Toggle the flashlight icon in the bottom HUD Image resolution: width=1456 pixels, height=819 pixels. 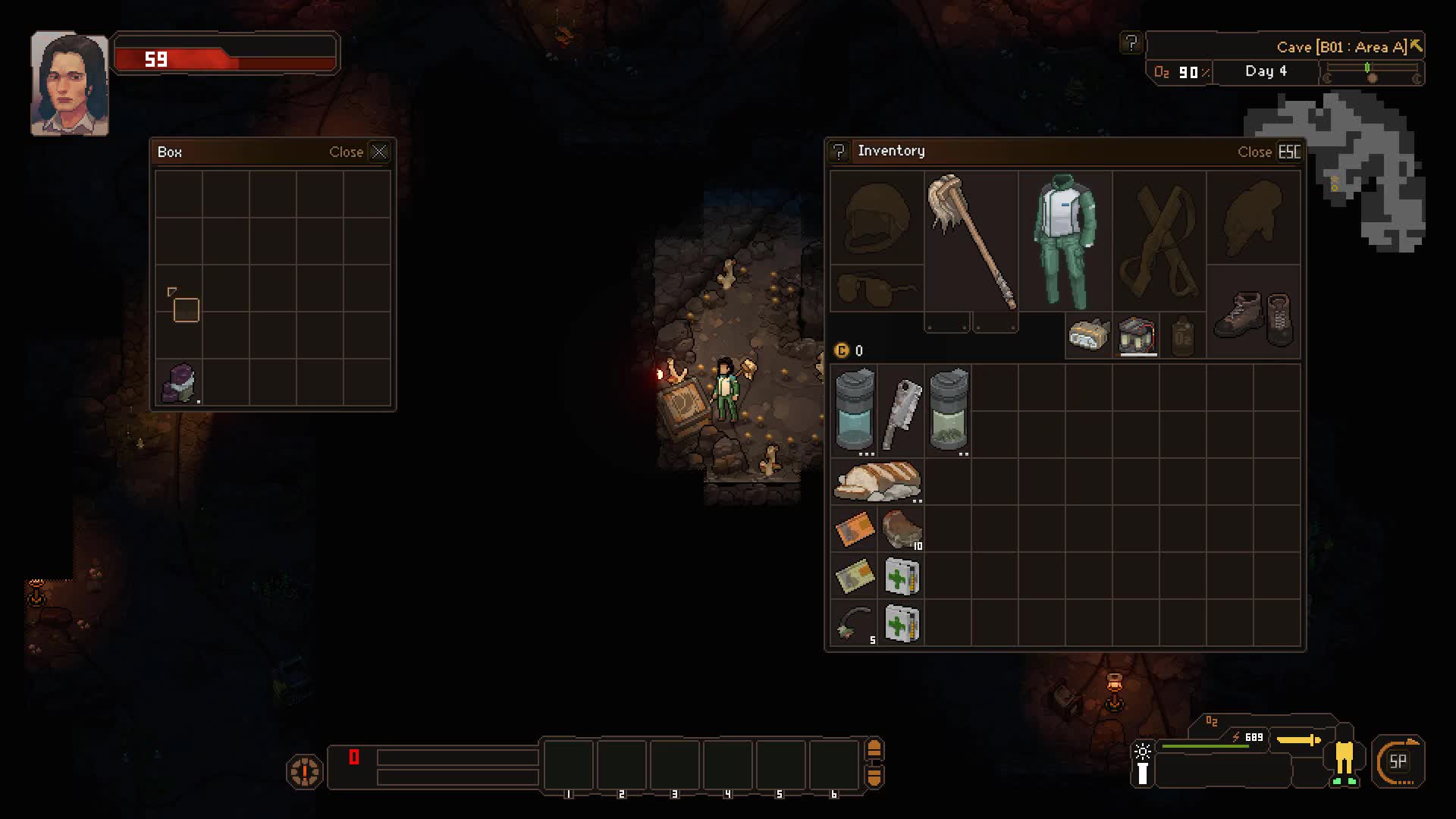(1142, 758)
